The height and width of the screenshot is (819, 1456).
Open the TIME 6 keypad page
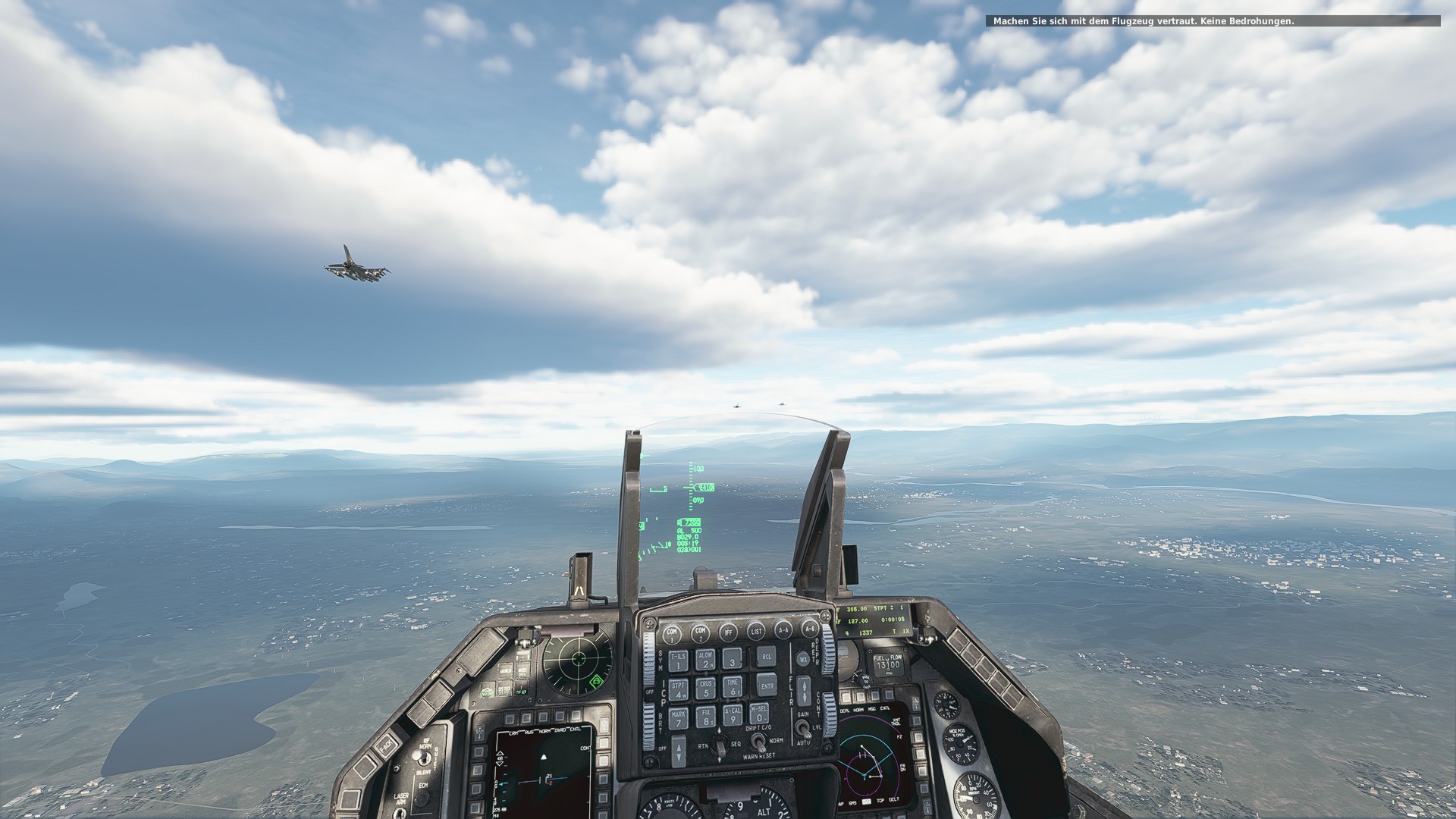[x=733, y=687]
